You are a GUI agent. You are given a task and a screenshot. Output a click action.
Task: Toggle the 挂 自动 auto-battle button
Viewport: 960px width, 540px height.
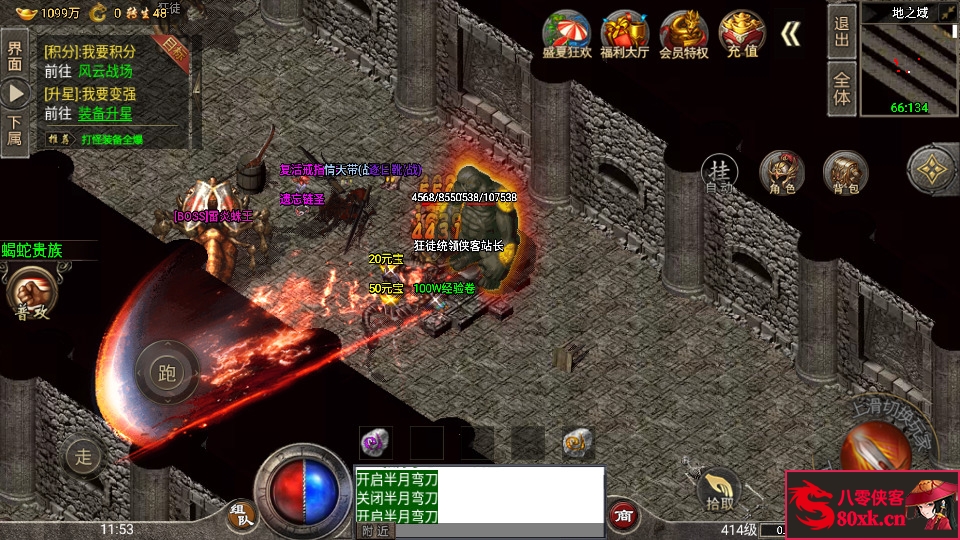[719, 174]
